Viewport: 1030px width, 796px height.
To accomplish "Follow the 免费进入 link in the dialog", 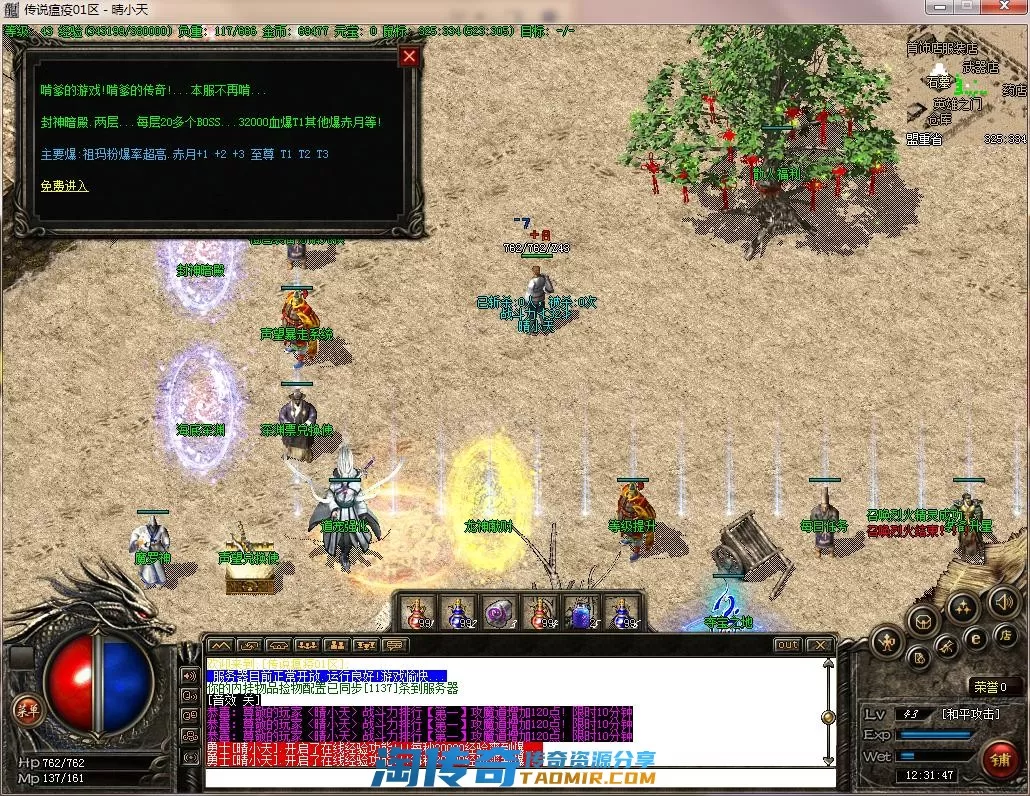I will point(64,186).
